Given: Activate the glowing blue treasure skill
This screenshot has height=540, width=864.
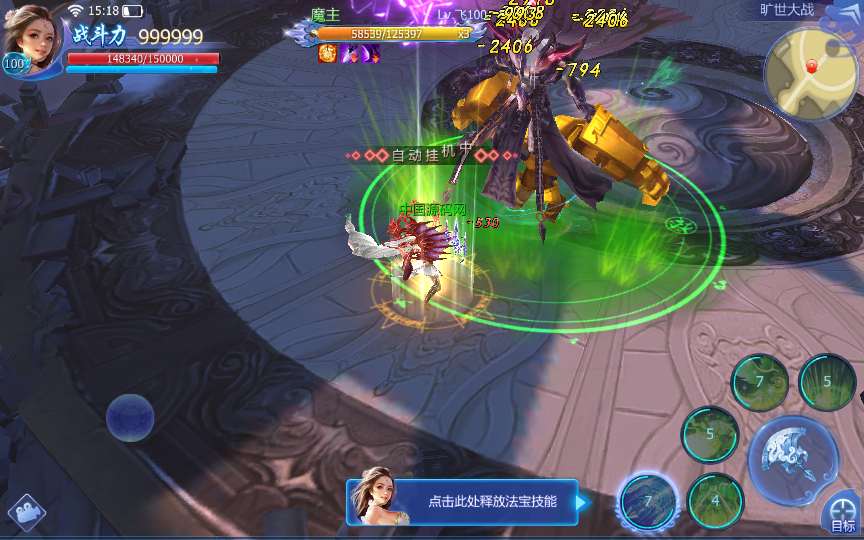Looking at the screenshot, I should [x=647, y=500].
